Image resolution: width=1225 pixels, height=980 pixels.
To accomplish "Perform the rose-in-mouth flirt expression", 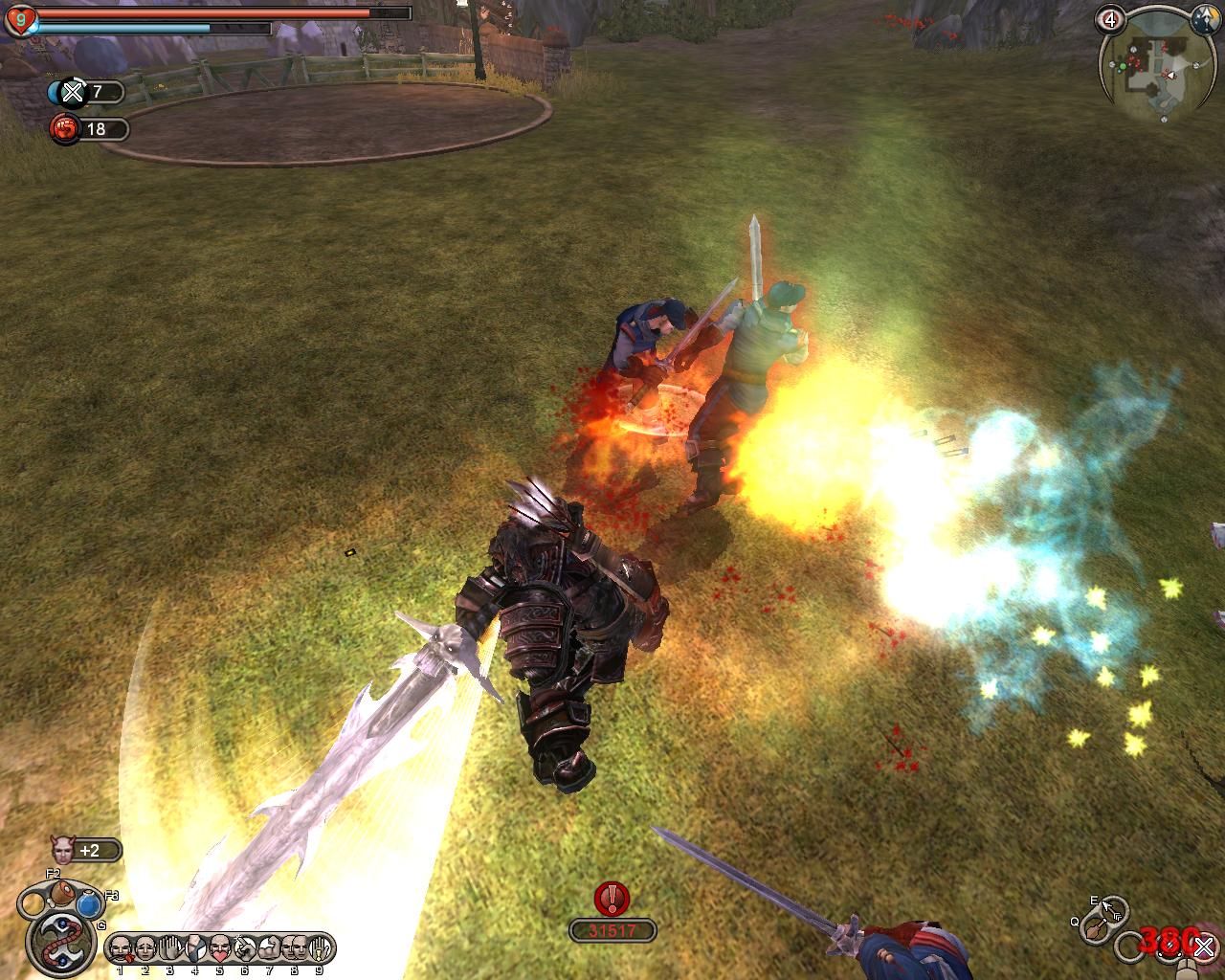I will pos(121,948).
